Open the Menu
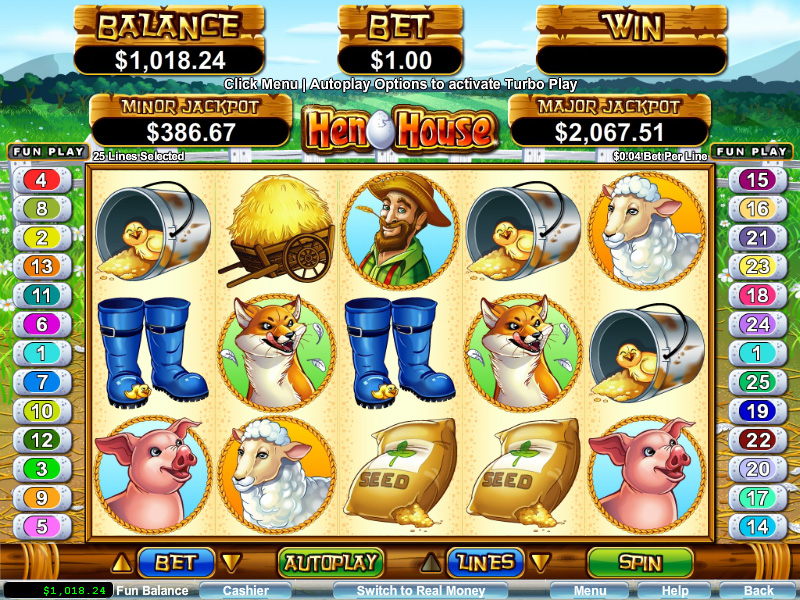The image size is (800, 600). 589,591
